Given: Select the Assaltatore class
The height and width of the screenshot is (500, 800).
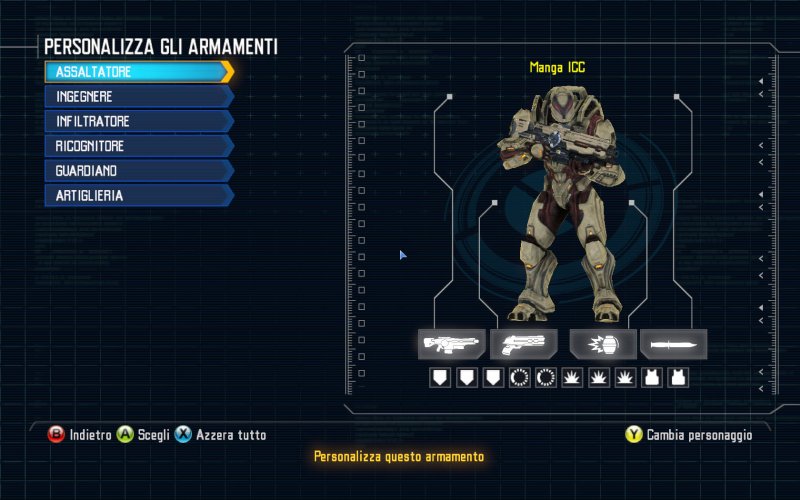Looking at the screenshot, I should [x=138, y=72].
